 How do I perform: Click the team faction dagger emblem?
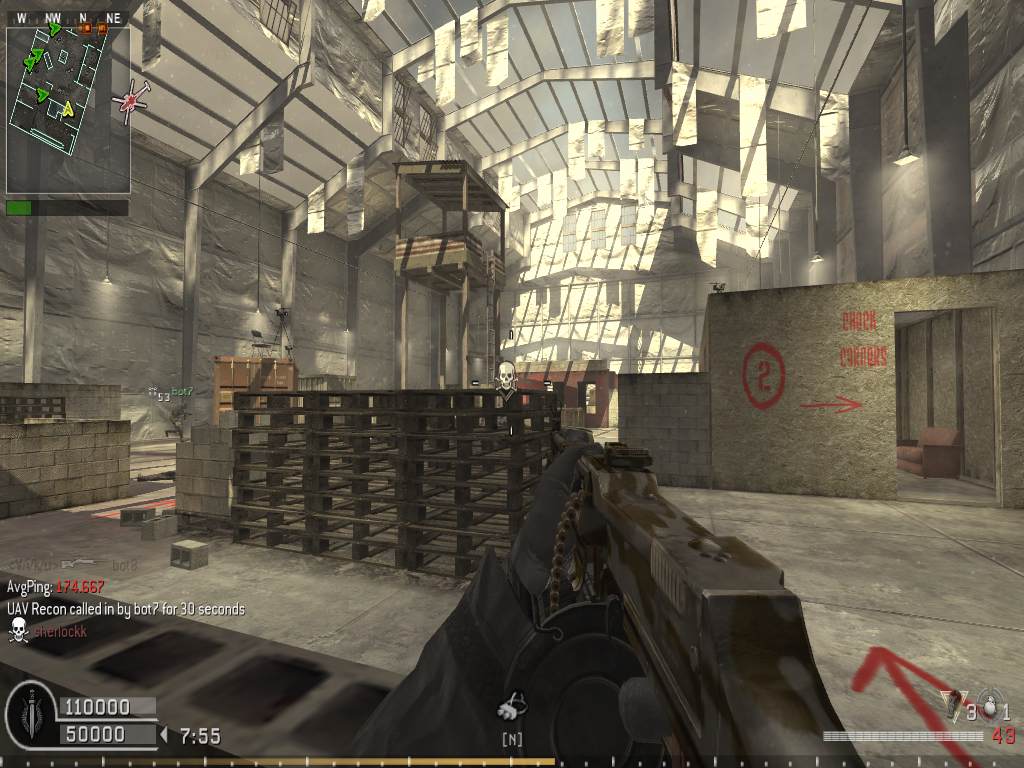click(30, 716)
